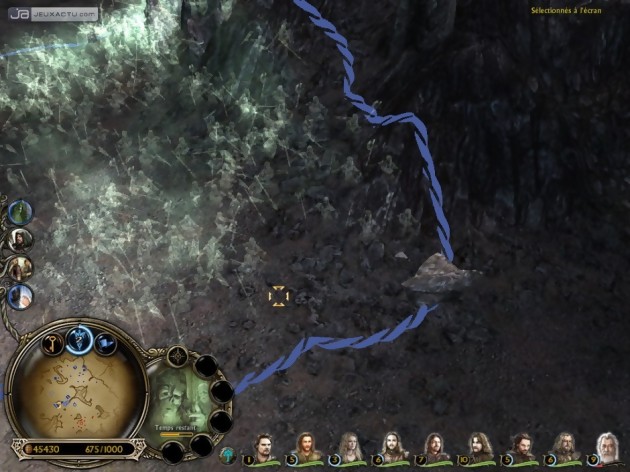Image resolution: width=630 pixels, height=472 pixels.
Task: Trigger the blue and white figure power icon
Action: coord(20,296)
